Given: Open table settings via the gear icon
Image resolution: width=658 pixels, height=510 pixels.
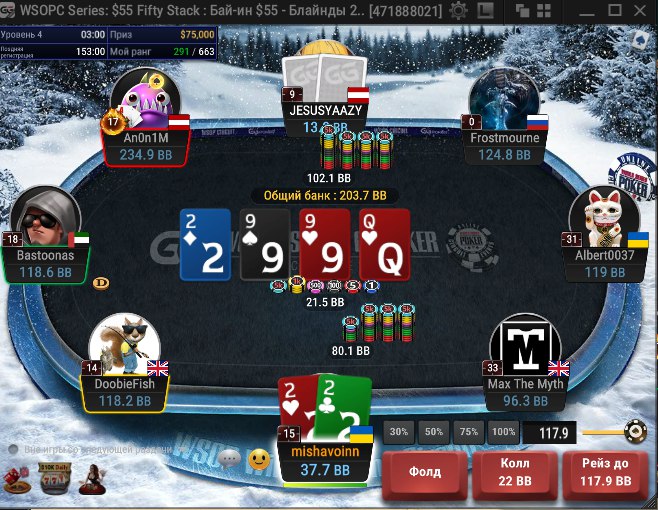Looking at the screenshot, I should click(x=459, y=11).
